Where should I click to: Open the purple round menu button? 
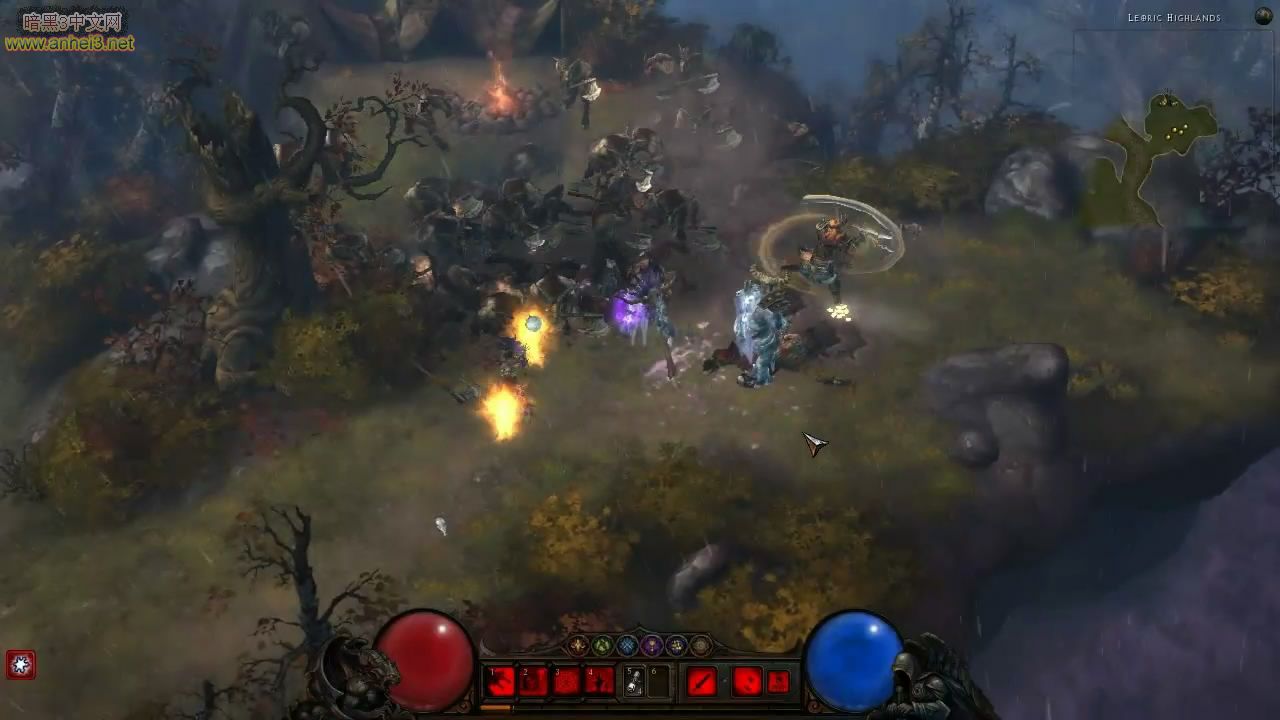pos(652,646)
